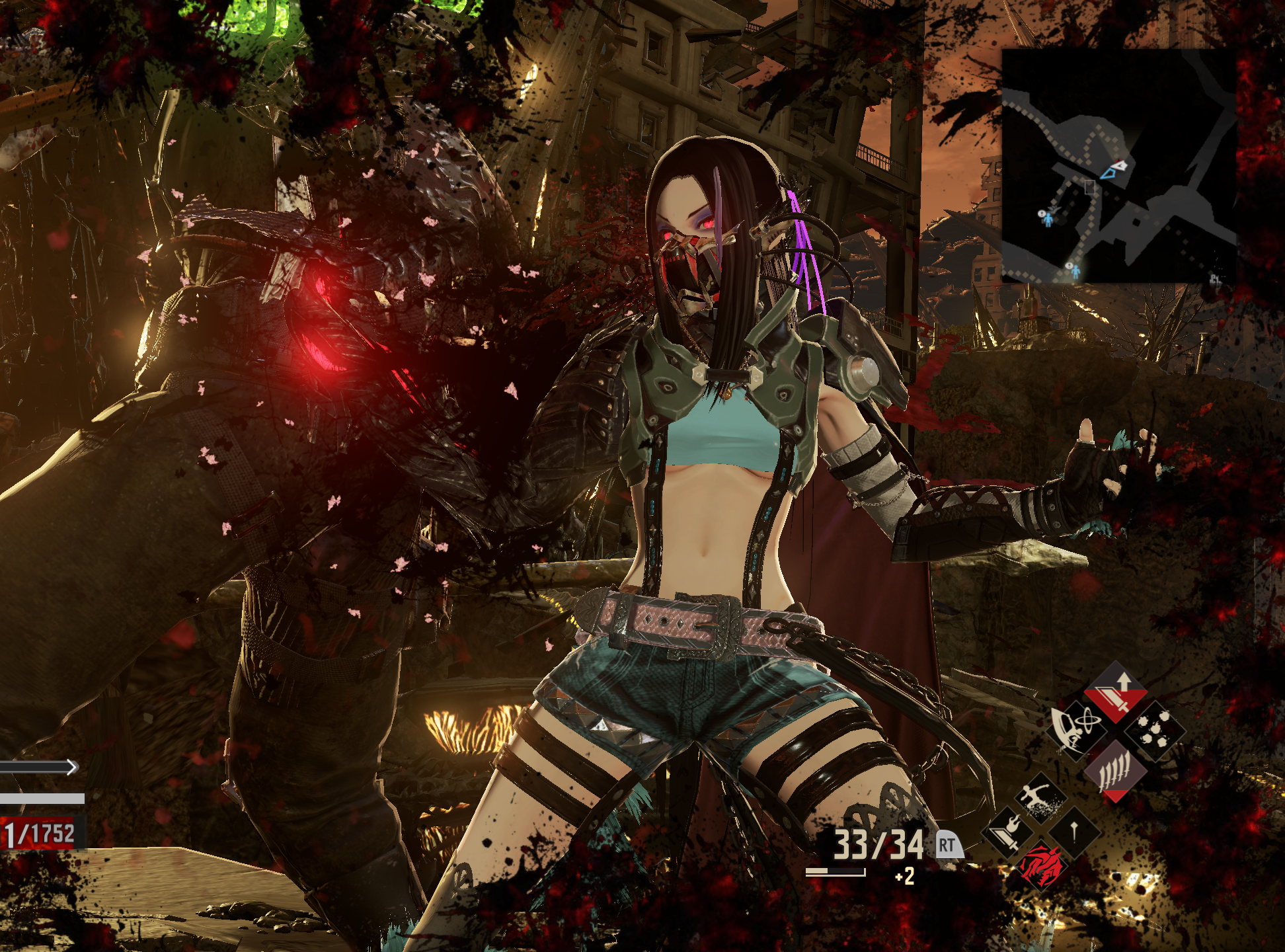Activate the sword with up-arrow gift
This screenshot has width=1285, height=952.
coord(1116,695)
